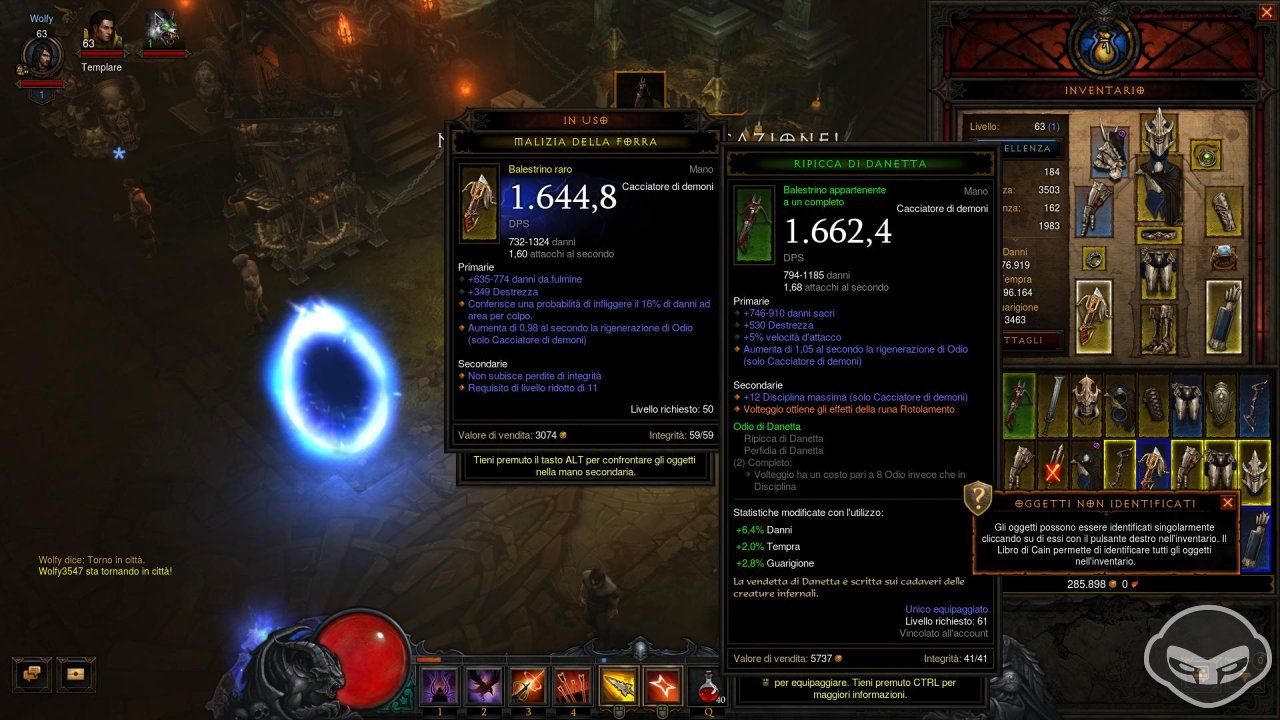
Task: Click the red health globe
Action: pos(362,660)
